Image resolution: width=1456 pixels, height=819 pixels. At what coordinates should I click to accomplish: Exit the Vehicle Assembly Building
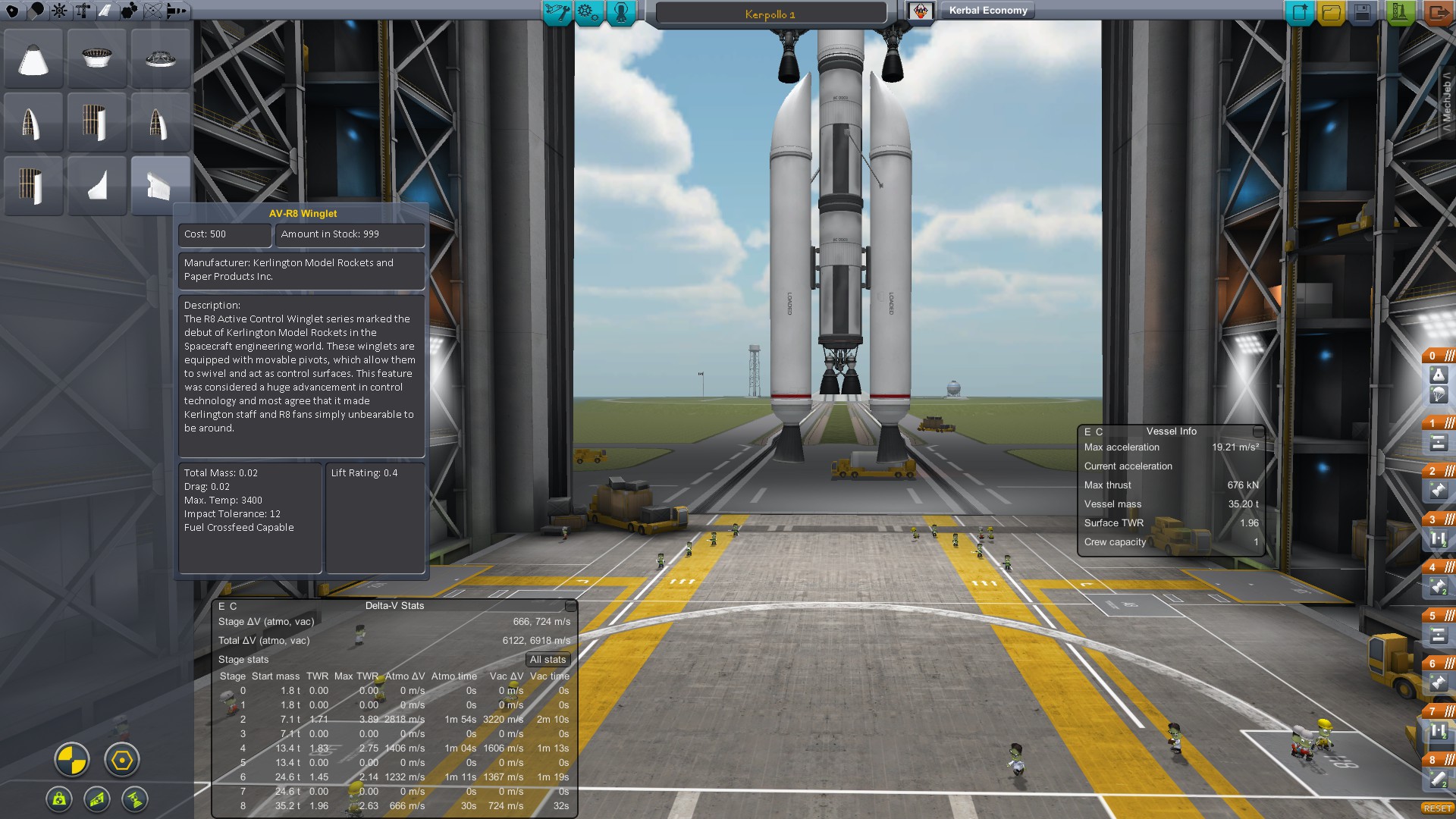coord(1439,12)
